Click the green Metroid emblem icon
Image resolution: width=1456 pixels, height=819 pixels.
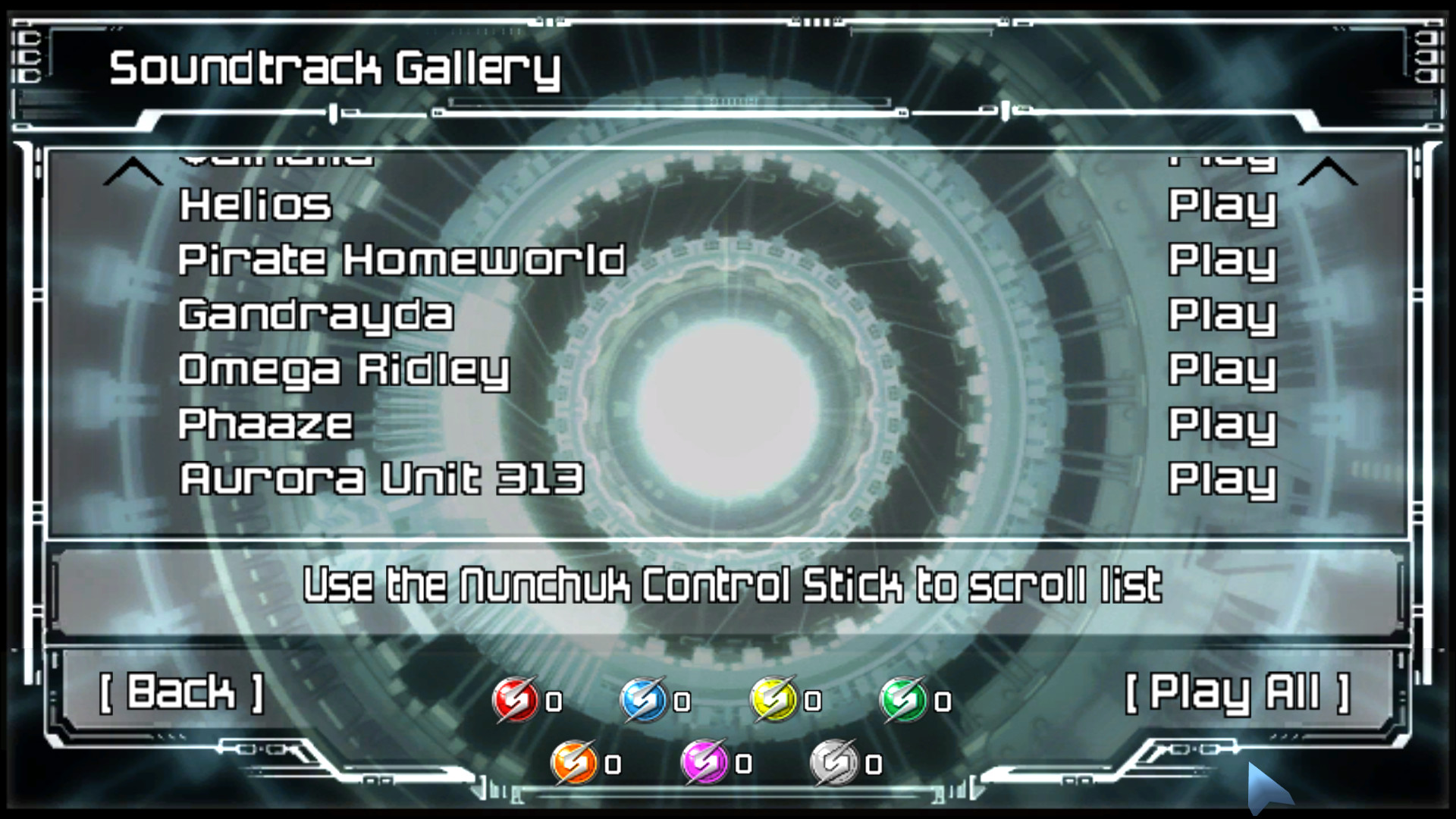pyautogui.click(x=902, y=699)
